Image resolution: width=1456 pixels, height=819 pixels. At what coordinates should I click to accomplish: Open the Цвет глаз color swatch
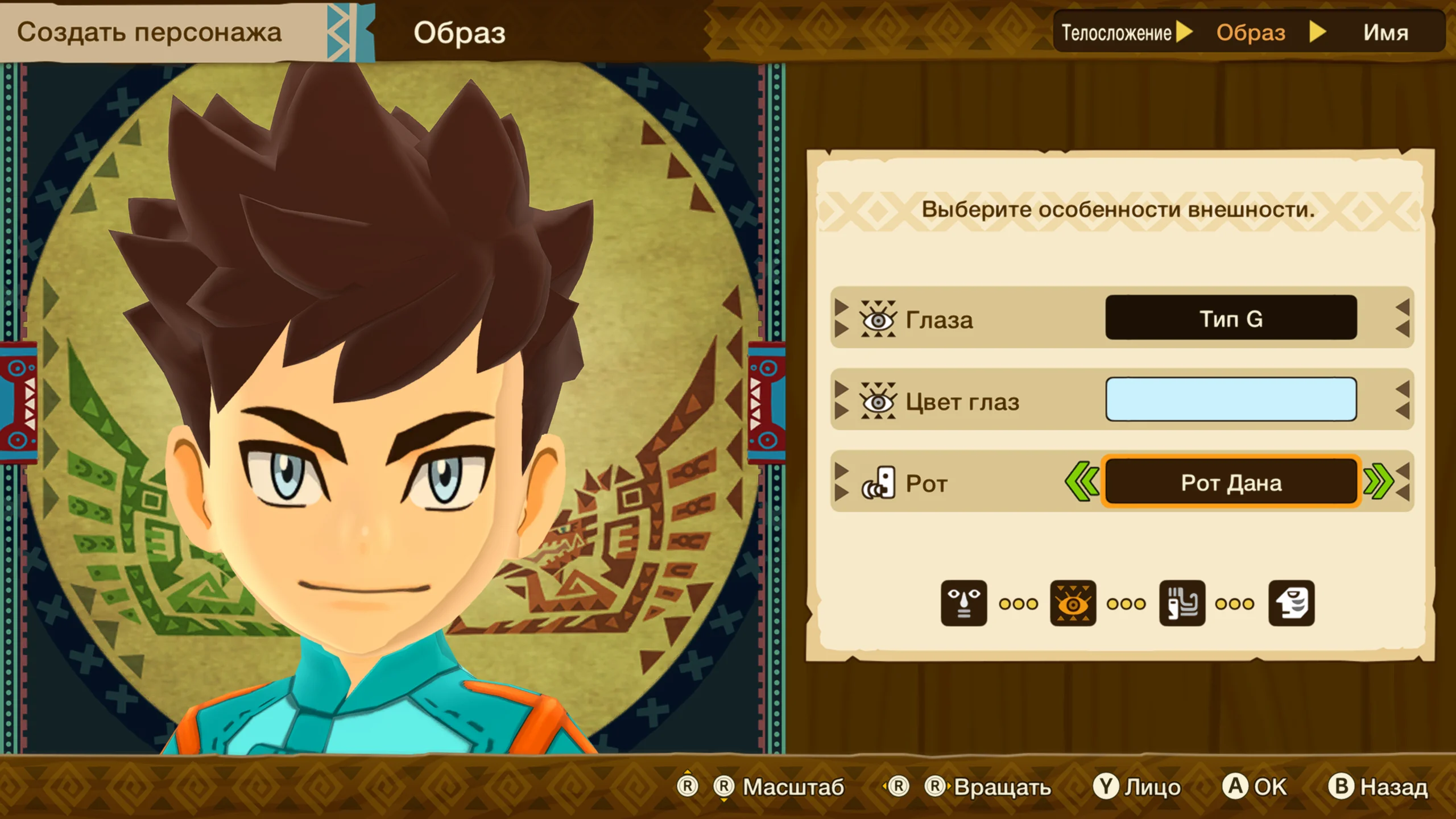point(1231,400)
